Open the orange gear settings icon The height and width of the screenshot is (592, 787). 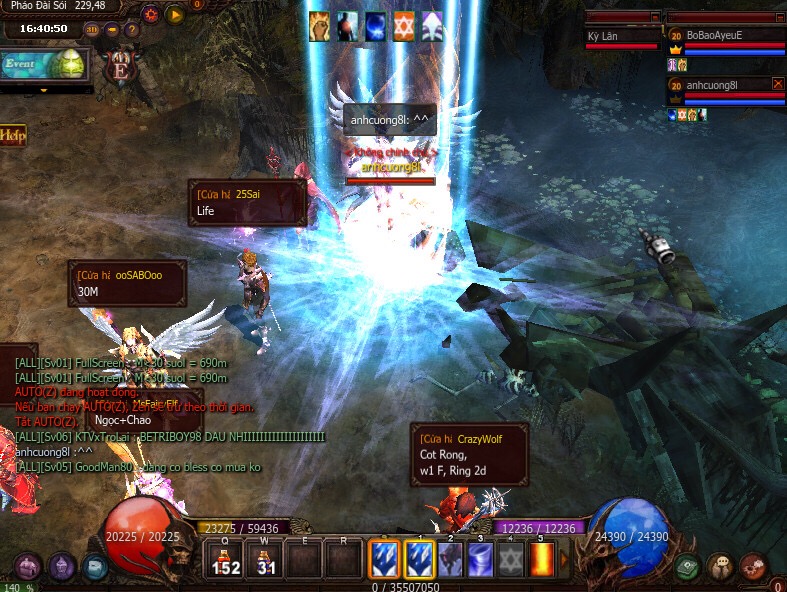coord(151,15)
